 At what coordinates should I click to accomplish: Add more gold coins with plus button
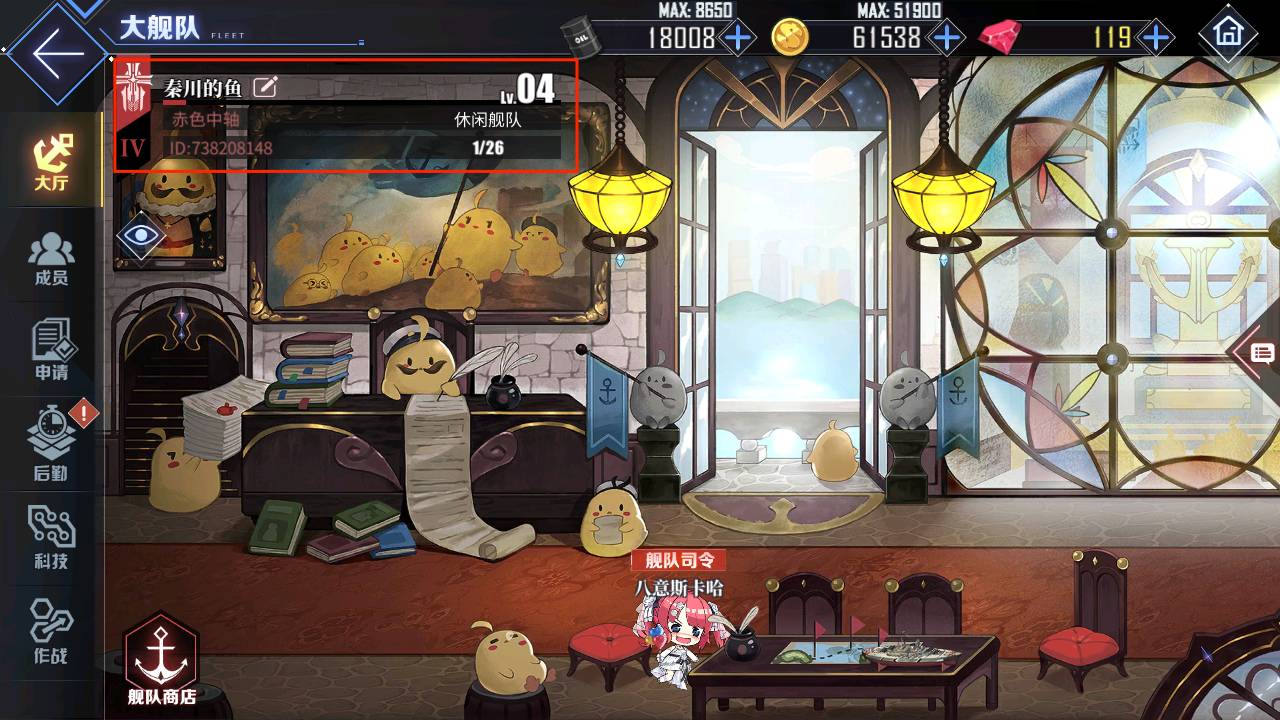pos(945,38)
